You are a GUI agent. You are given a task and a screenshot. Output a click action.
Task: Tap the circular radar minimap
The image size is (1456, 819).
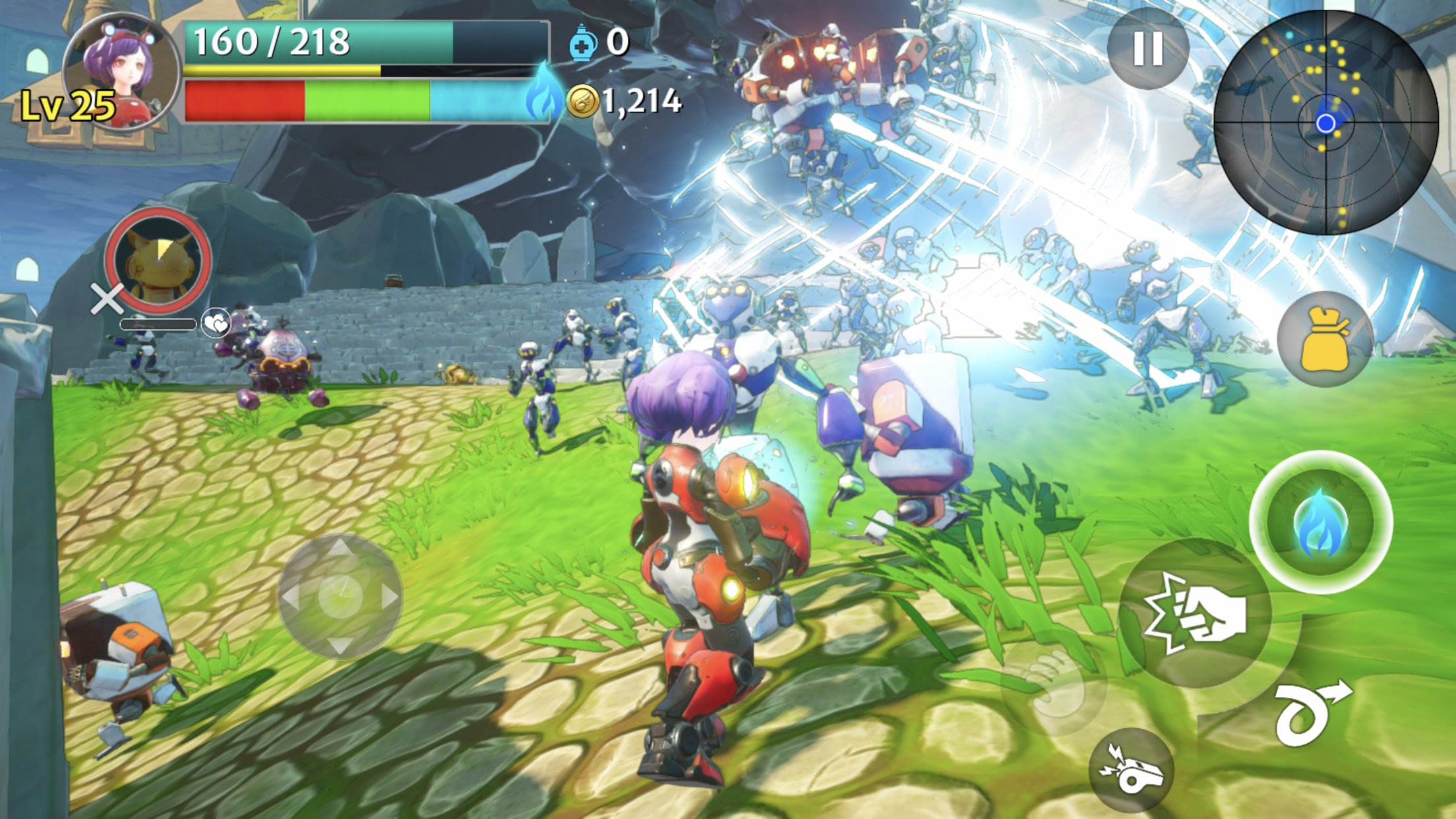pos(1325,123)
